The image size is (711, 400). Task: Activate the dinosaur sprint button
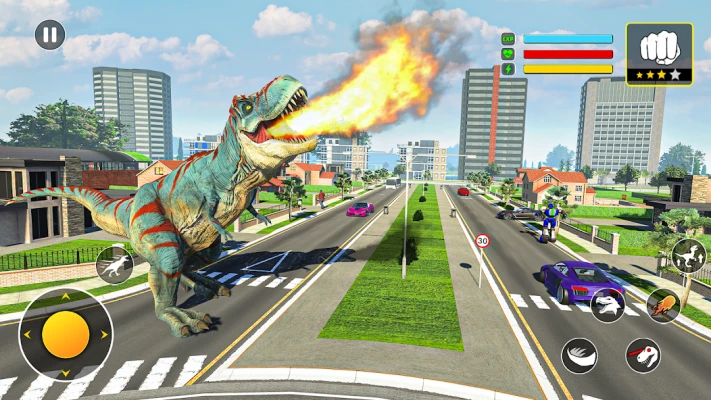tap(114, 264)
